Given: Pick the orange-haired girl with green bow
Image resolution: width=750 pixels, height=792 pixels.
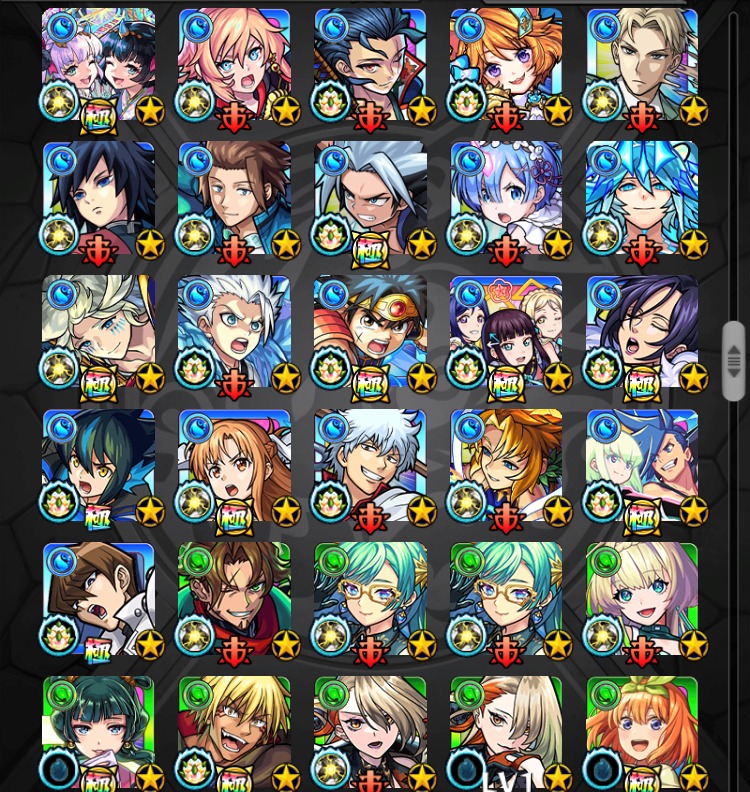Looking at the screenshot, I should pyautogui.click(x=642, y=732).
